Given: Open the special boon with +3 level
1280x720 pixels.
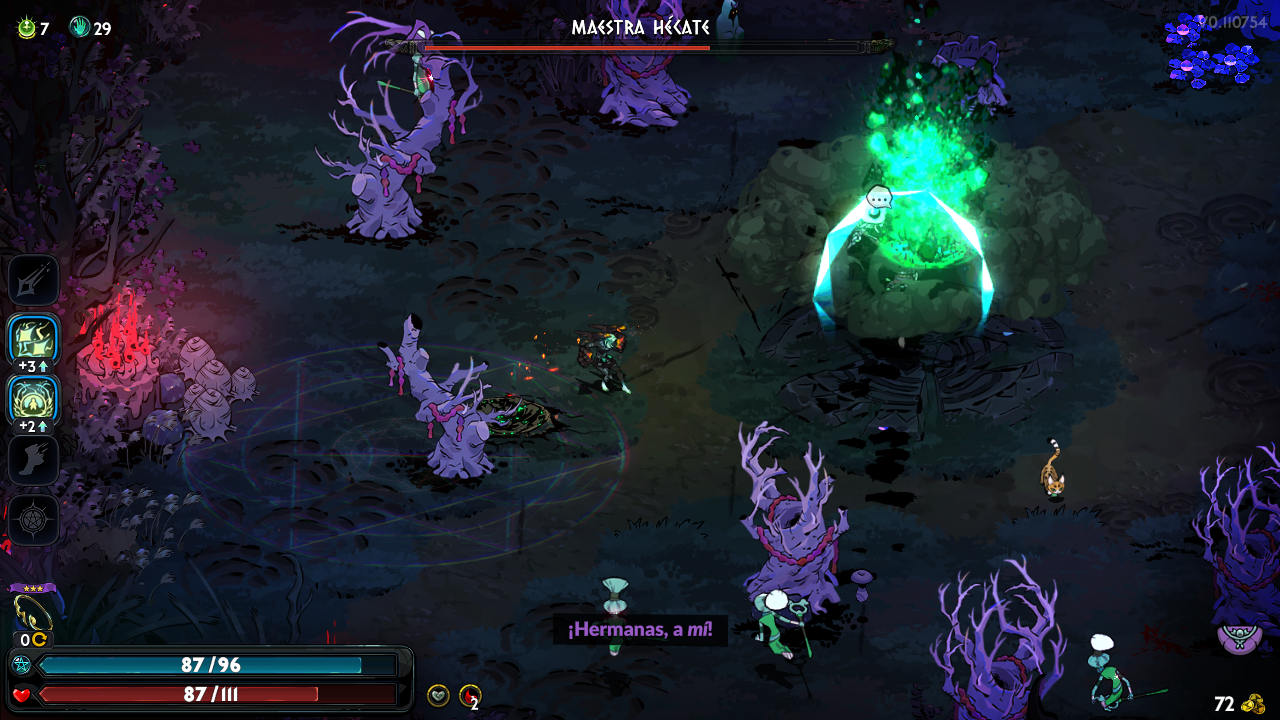Looking at the screenshot, I should (x=34, y=340).
